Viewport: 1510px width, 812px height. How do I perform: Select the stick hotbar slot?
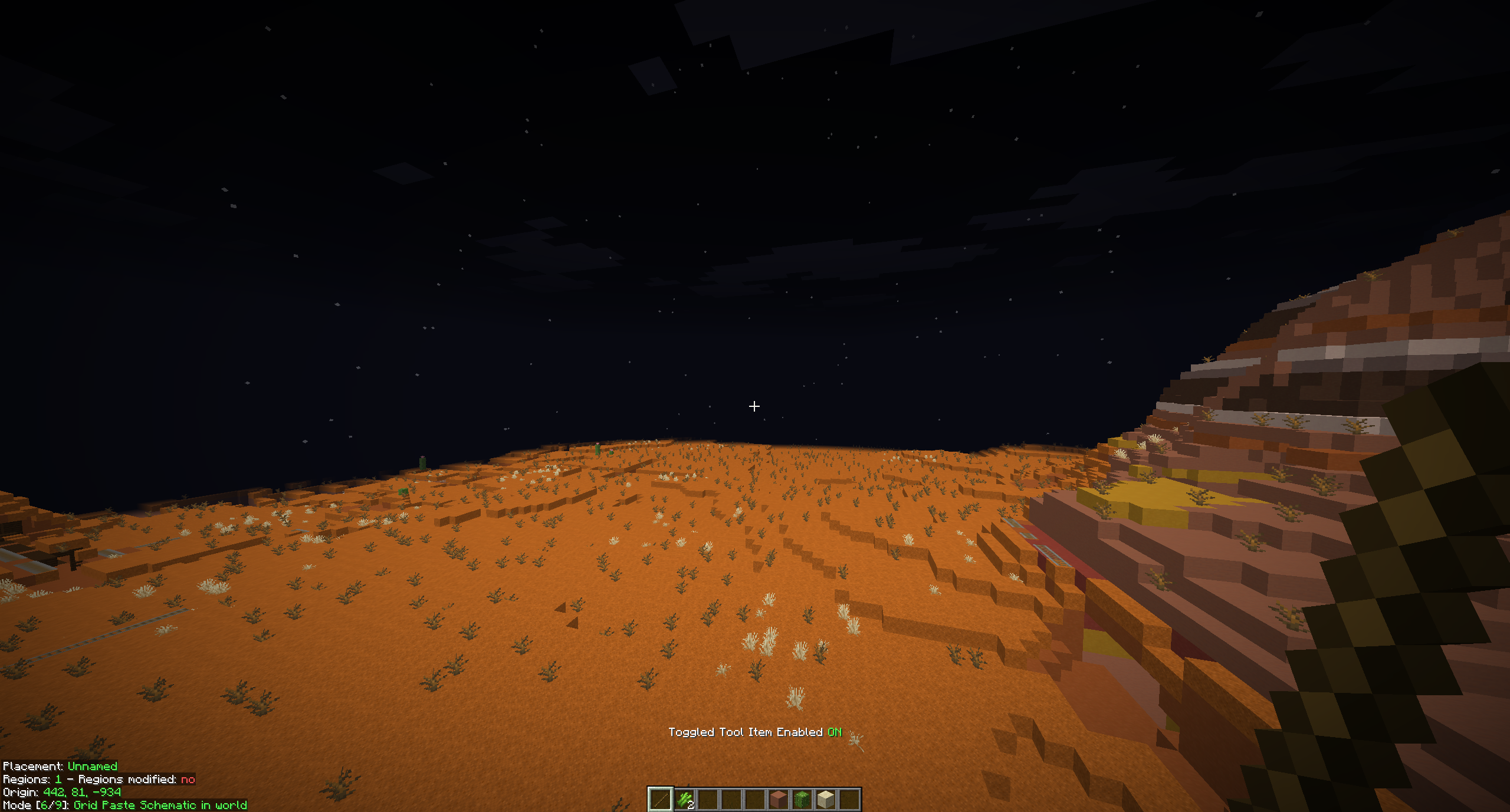(660, 800)
